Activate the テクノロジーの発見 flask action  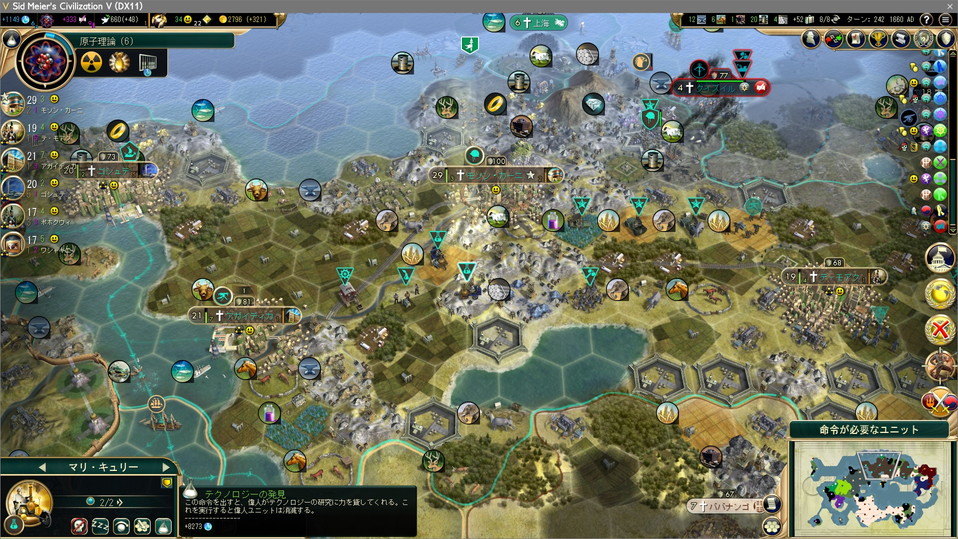(165, 526)
